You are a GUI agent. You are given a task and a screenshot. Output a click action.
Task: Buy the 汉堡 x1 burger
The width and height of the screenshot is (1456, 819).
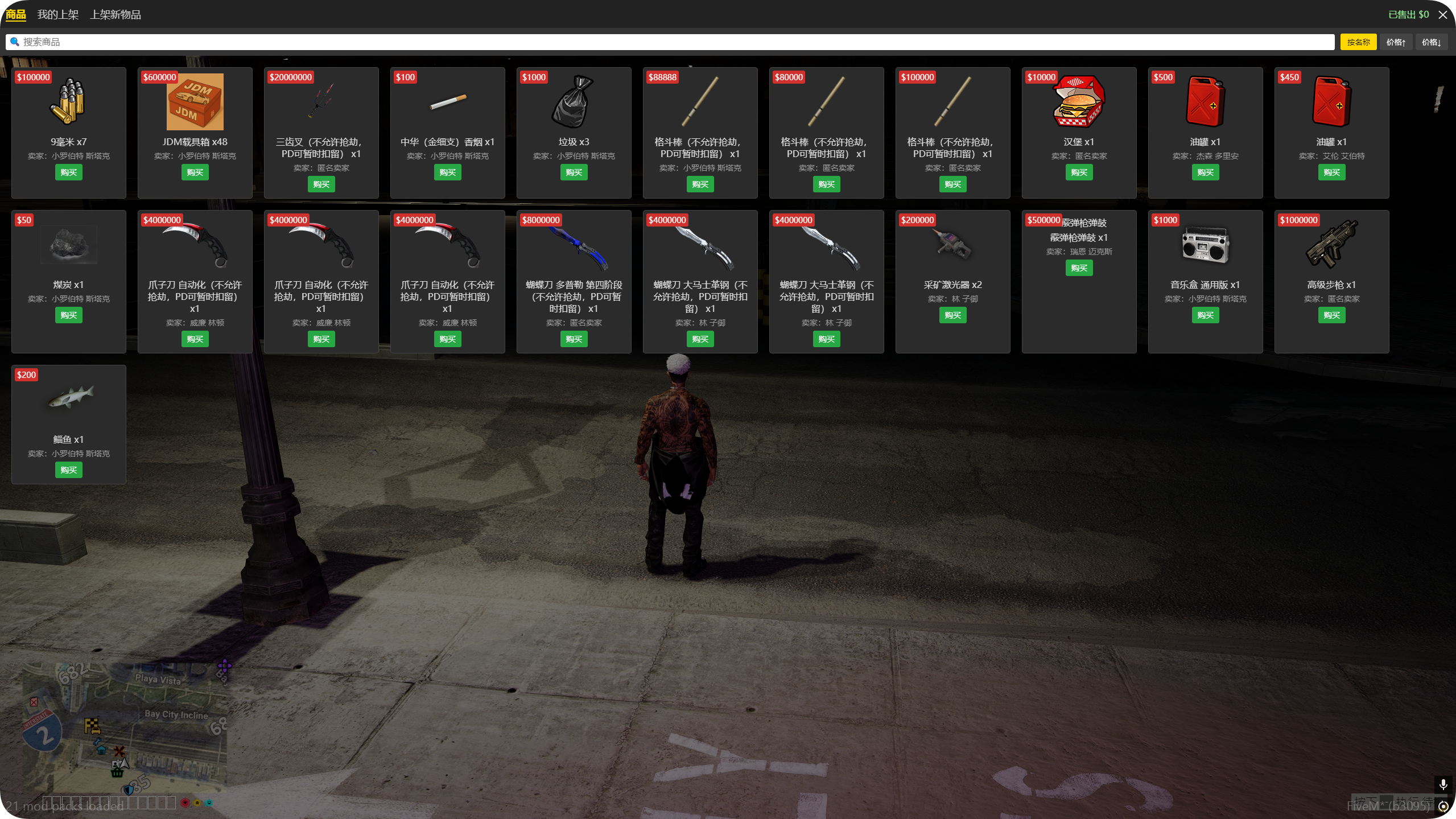pyautogui.click(x=1079, y=172)
